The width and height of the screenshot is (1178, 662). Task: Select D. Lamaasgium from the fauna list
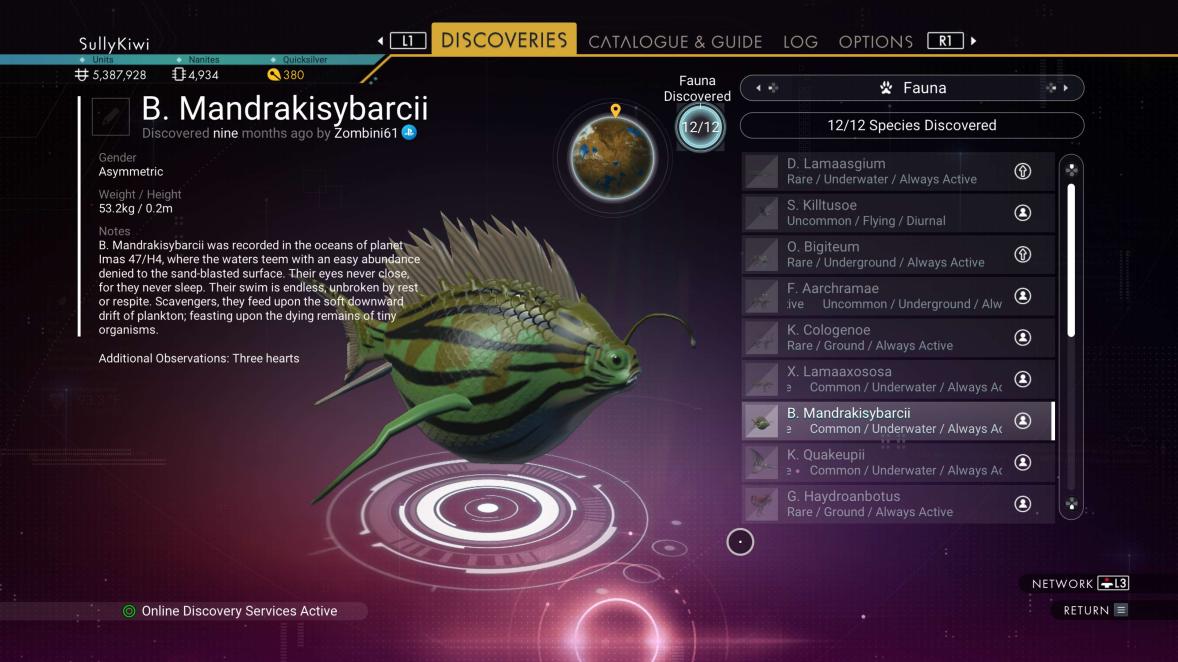click(x=897, y=171)
